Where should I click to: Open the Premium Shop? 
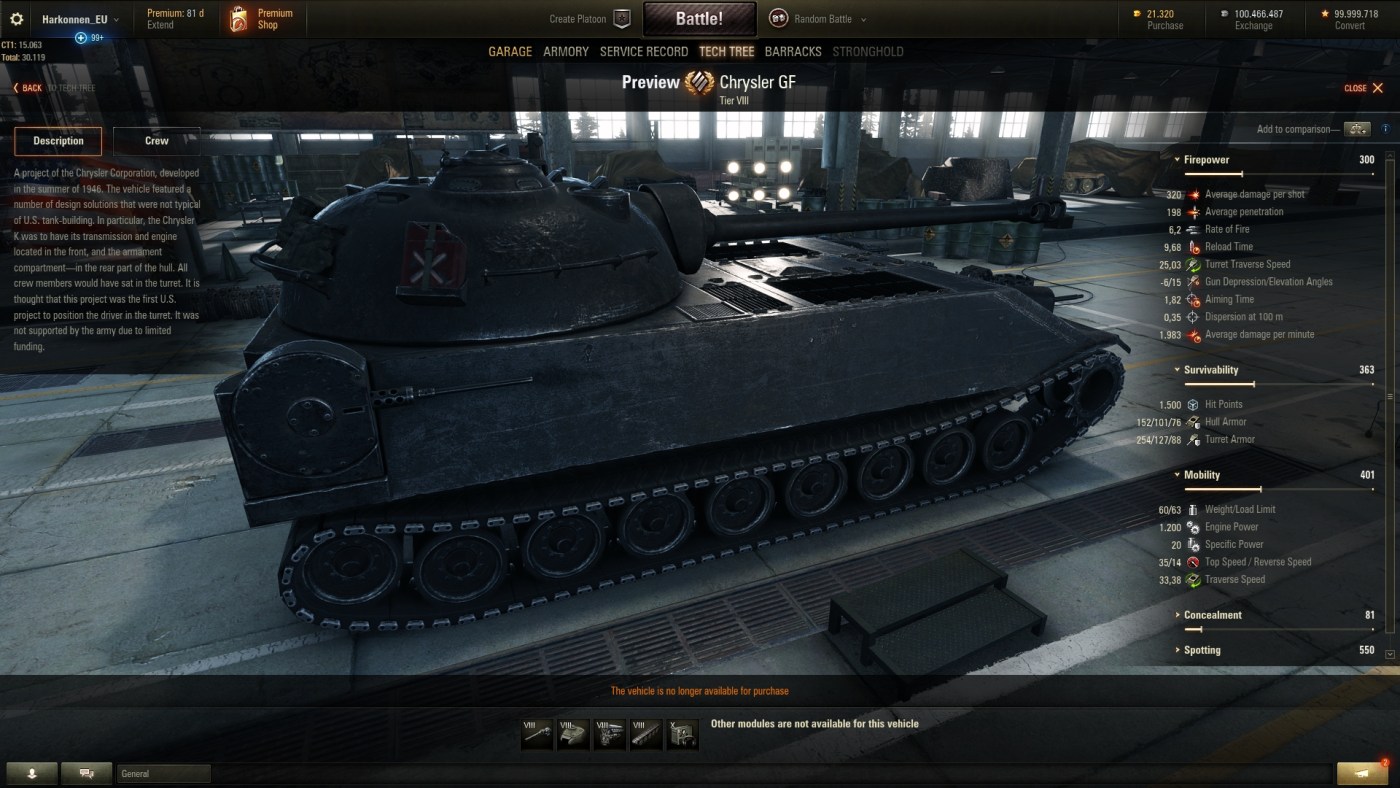(261, 19)
